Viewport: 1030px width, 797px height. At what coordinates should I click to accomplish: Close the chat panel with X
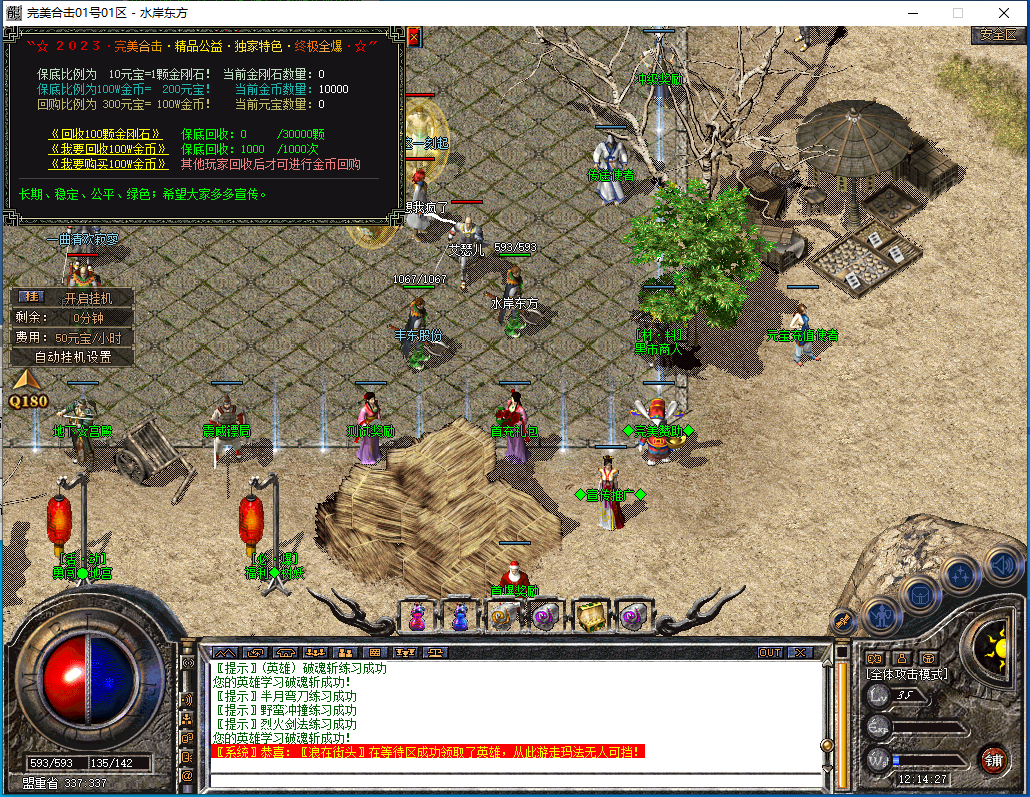801,652
